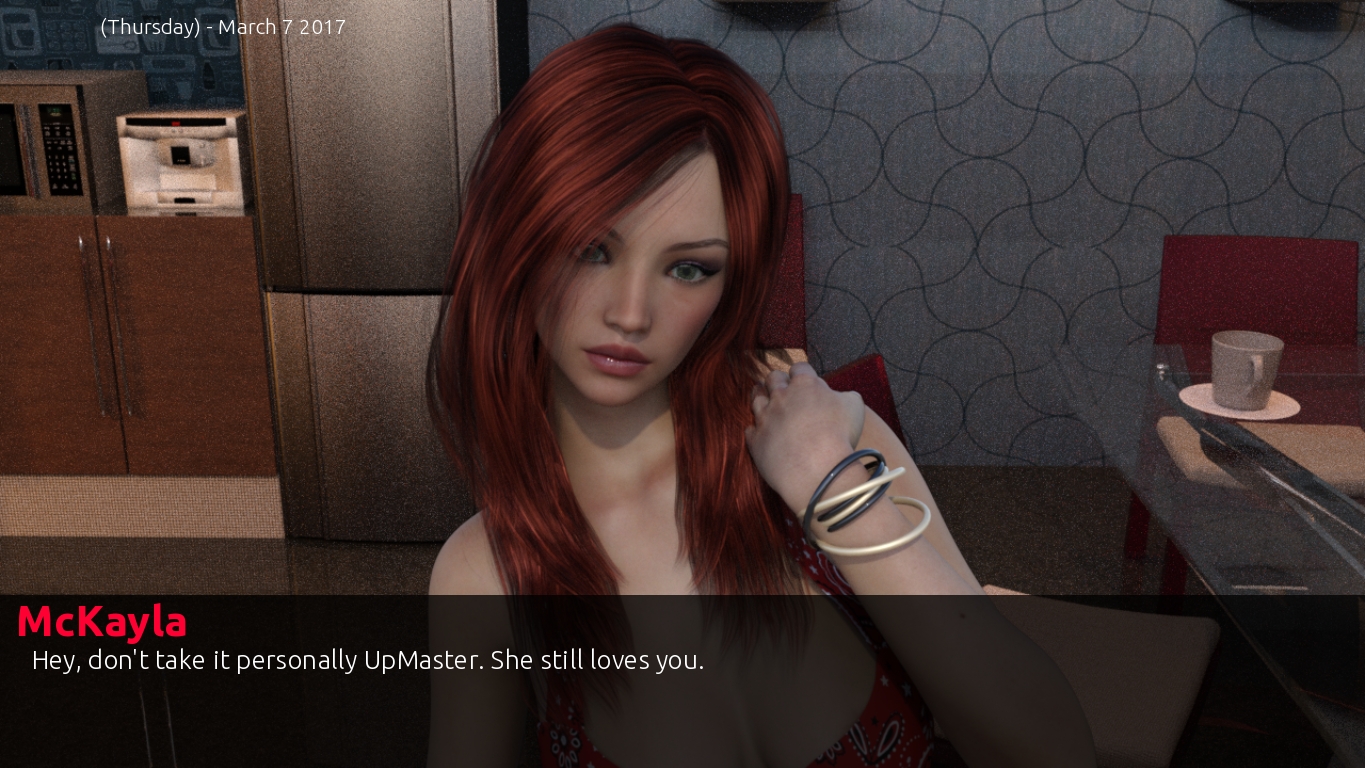Click the dialogue line about UpMaster

[368, 660]
